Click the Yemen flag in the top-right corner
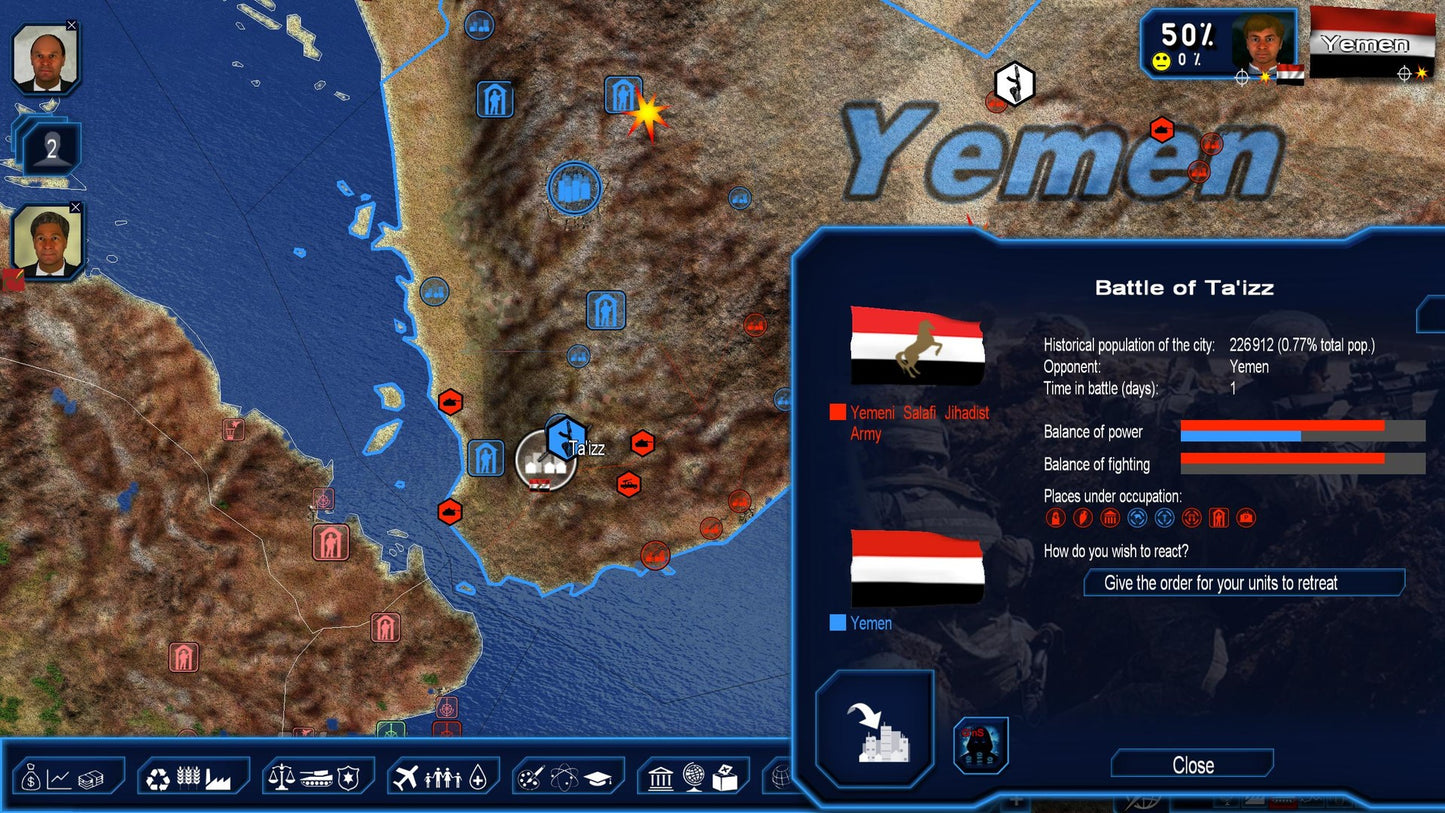1445x813 pixels. point(1374,42)
